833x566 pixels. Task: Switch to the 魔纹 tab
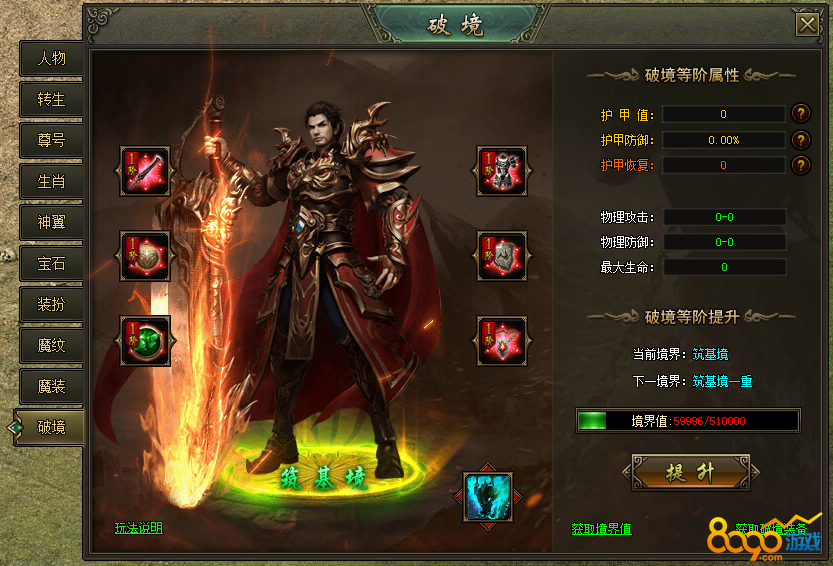(51, 345)
